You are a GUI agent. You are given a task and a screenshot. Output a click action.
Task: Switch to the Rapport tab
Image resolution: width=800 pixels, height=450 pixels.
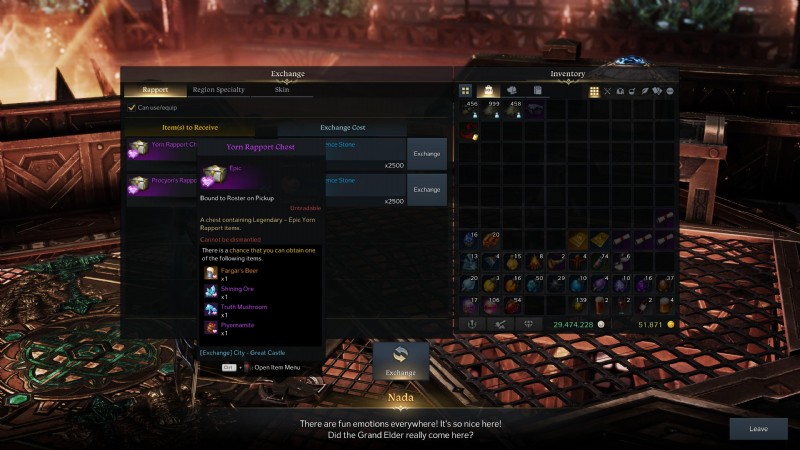pyautogui.click(x=154, y=90)
